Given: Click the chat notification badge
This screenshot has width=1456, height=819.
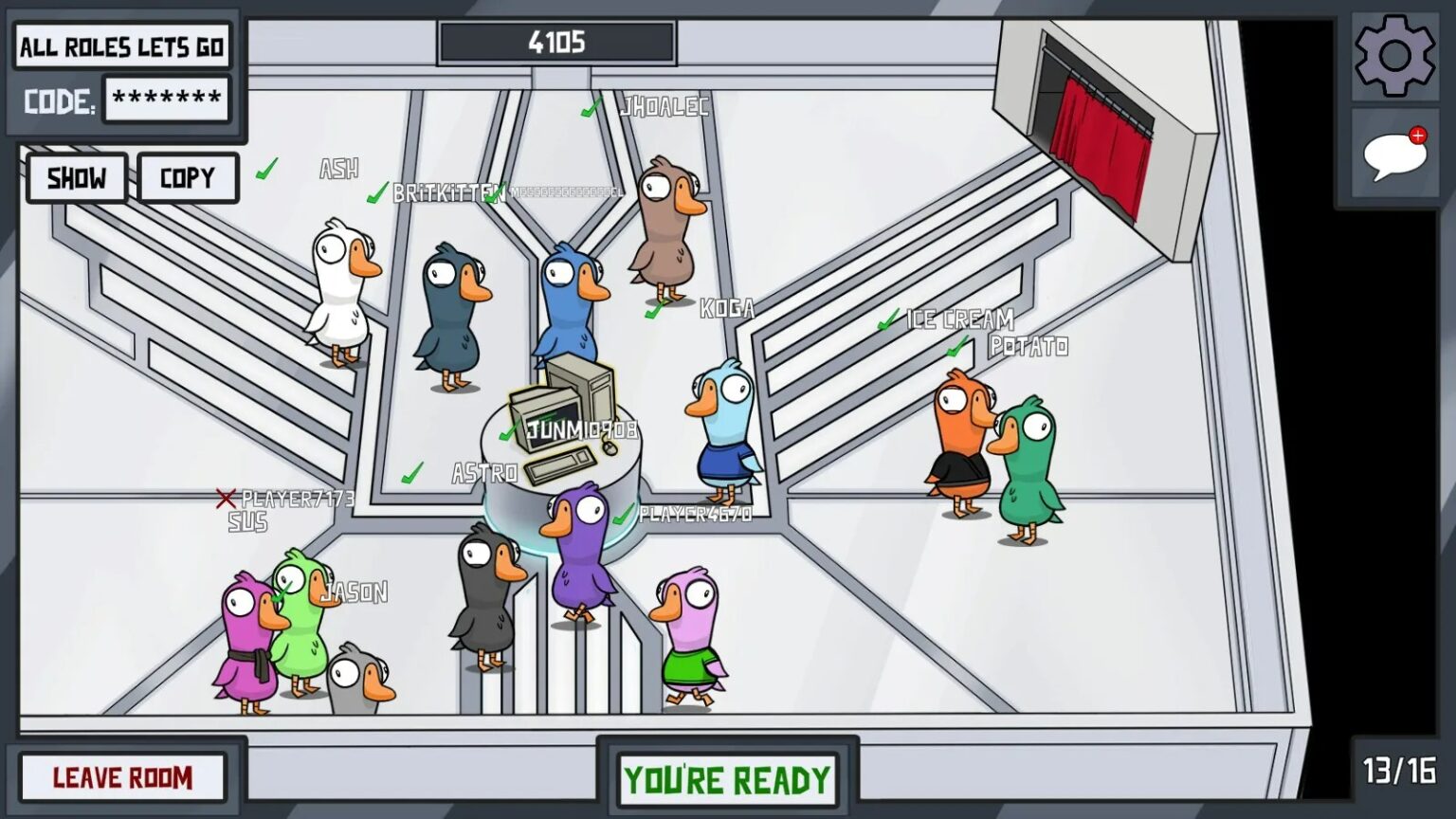Looking at the screenshot, I should point(1418,136).
